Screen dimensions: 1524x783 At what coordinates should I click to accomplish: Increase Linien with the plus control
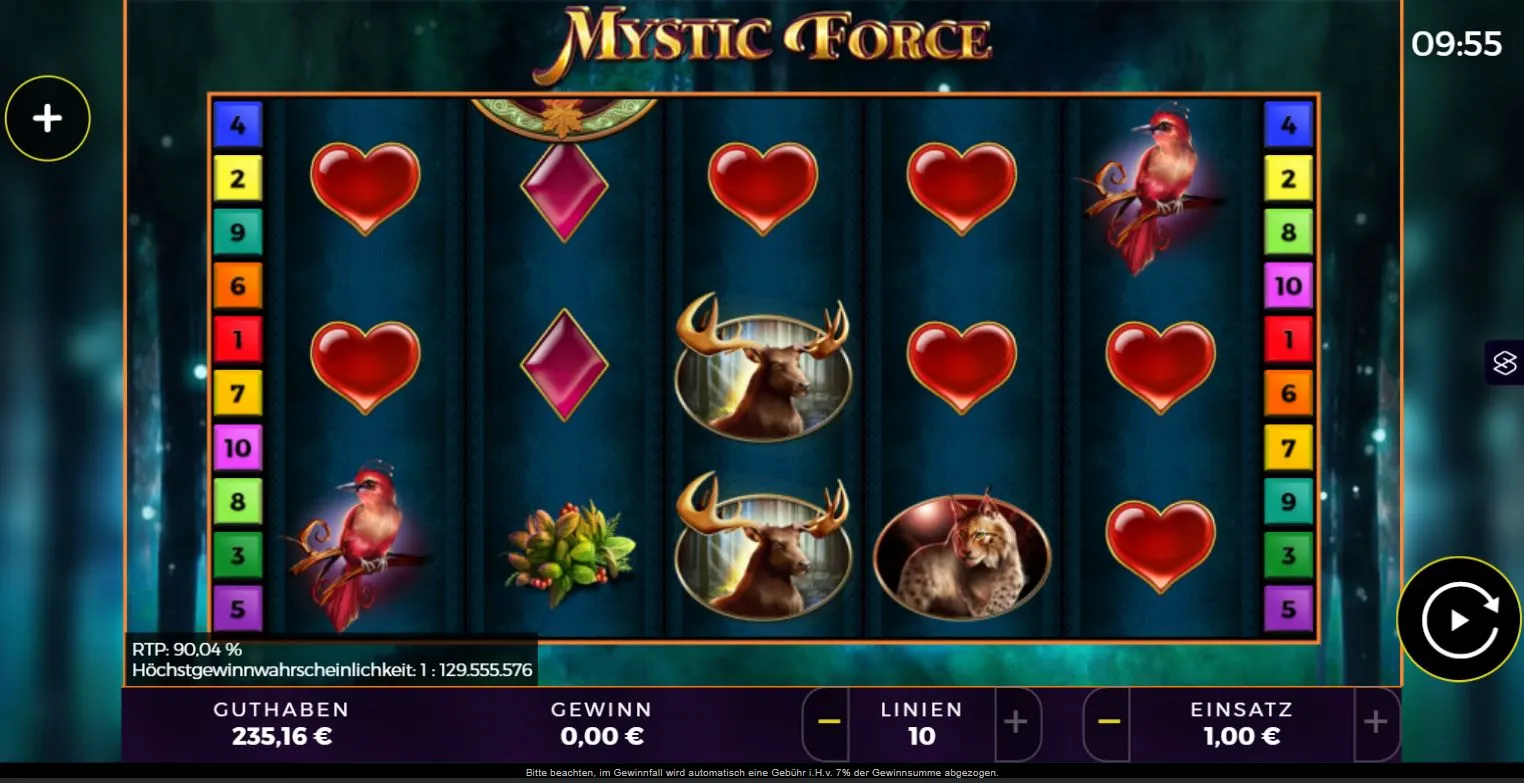point(1018,723)
